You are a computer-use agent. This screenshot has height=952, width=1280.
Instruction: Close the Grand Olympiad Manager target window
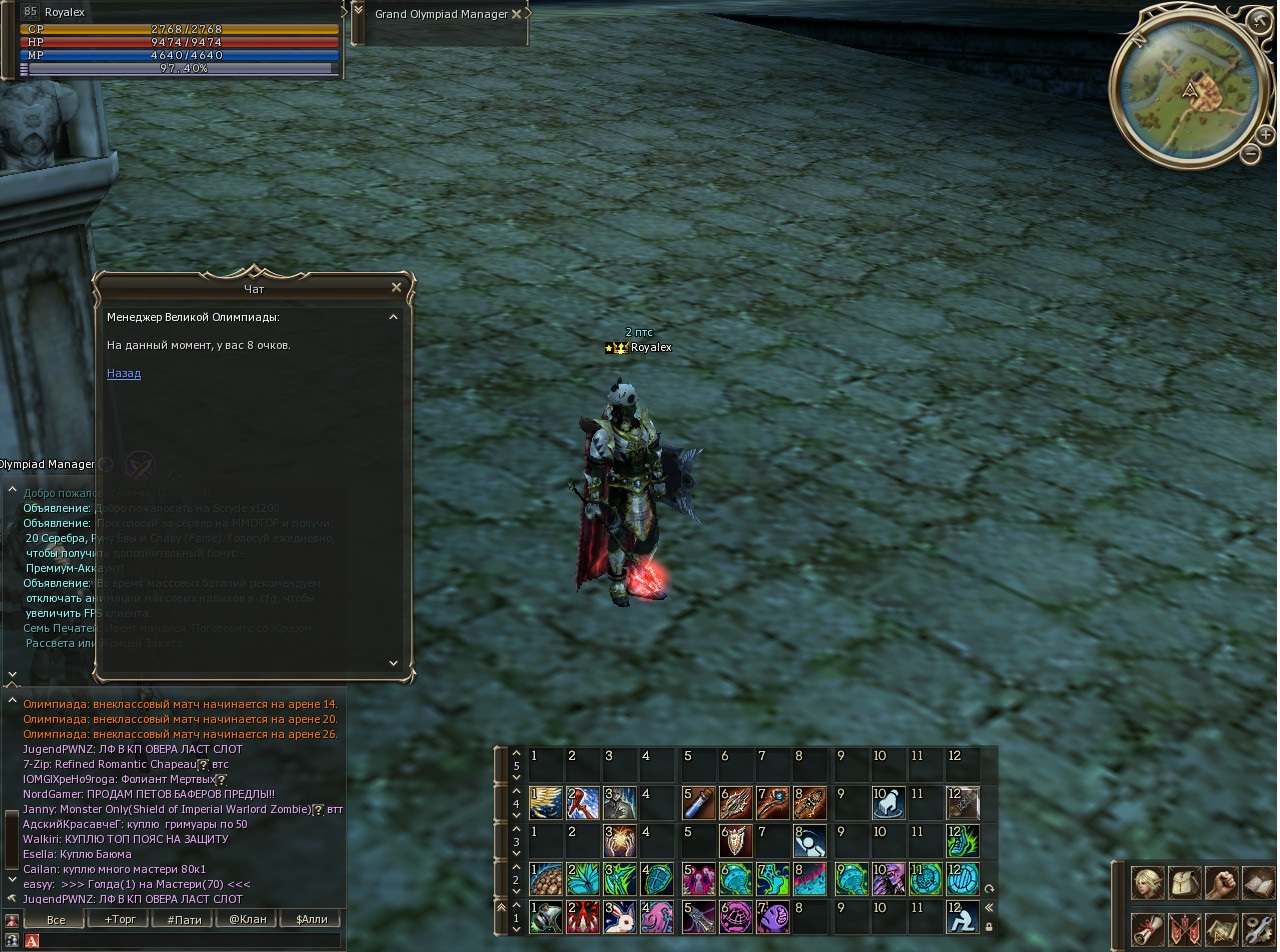(516, 14)
